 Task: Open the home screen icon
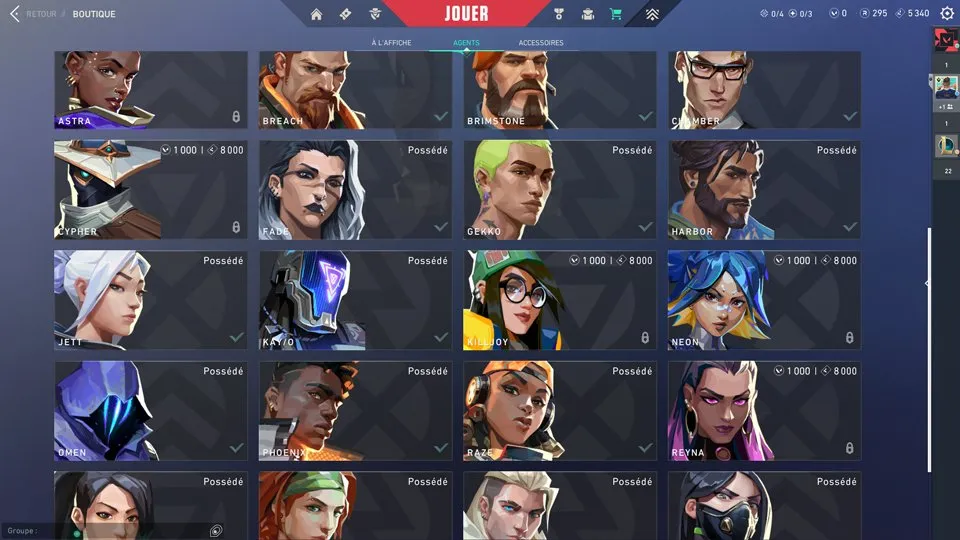click(317, 14)
